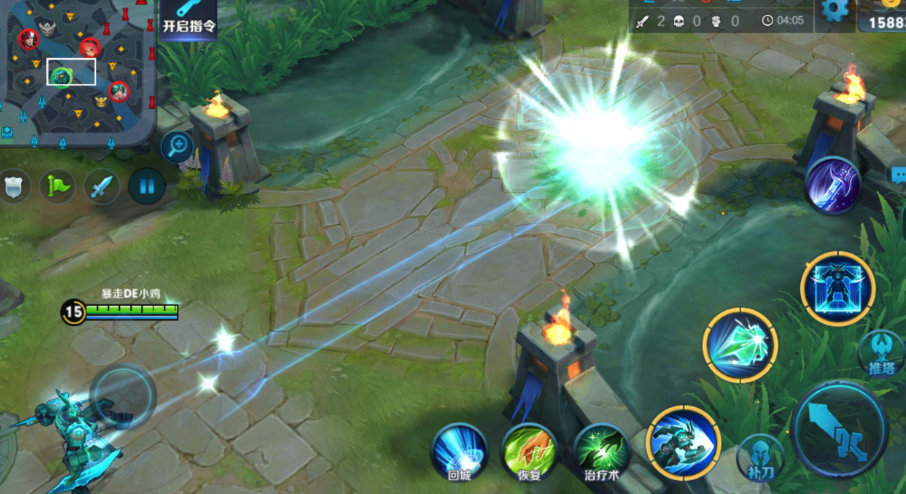The height and width of the screenshot is (494, 906).
Task: Pause the match with the pause button
Action: (x=146, y=186)
